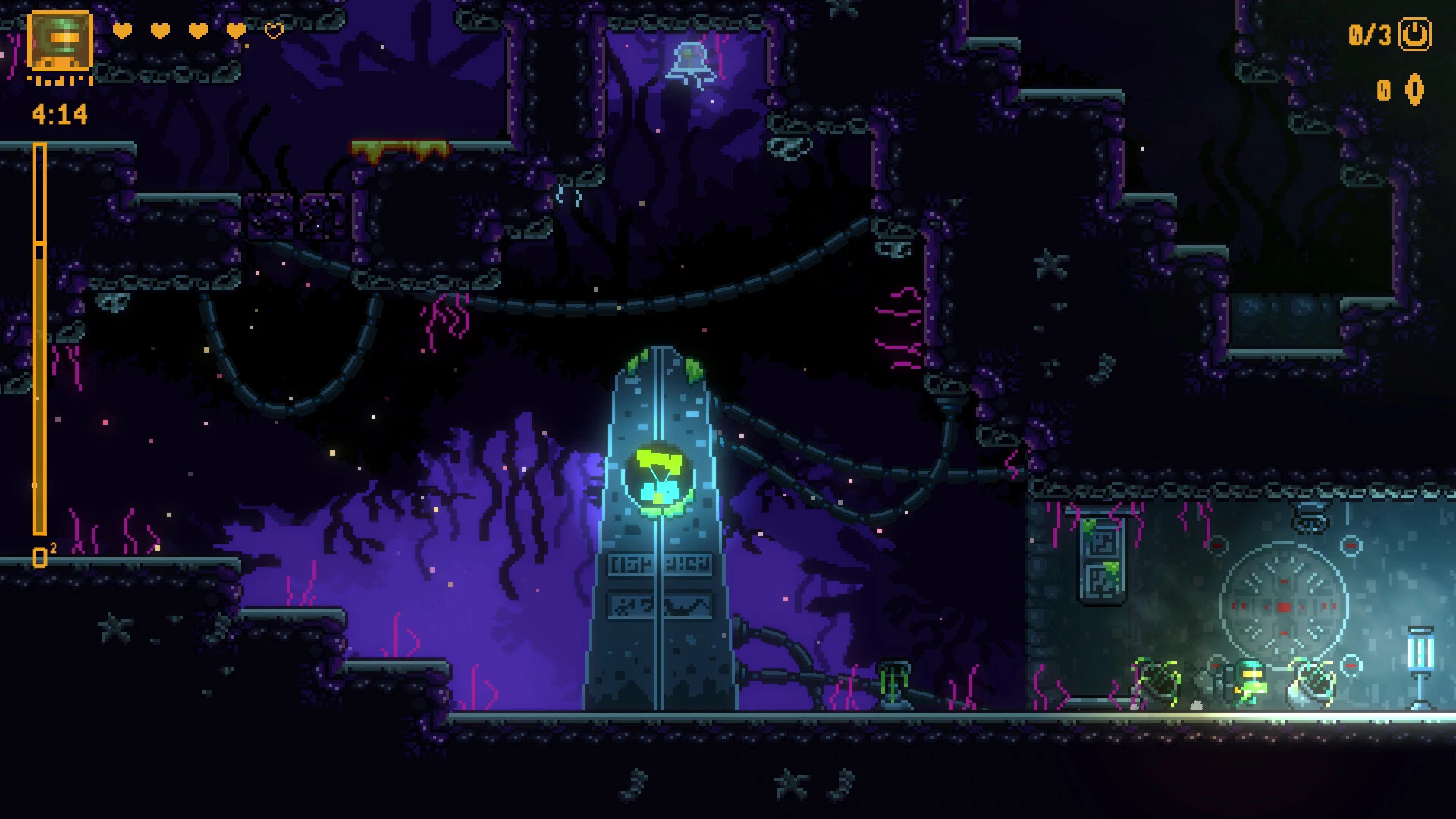Click the dashed meter under the portrait frame
This screenshot has width=1456, height=819.
tap(58, 80)
